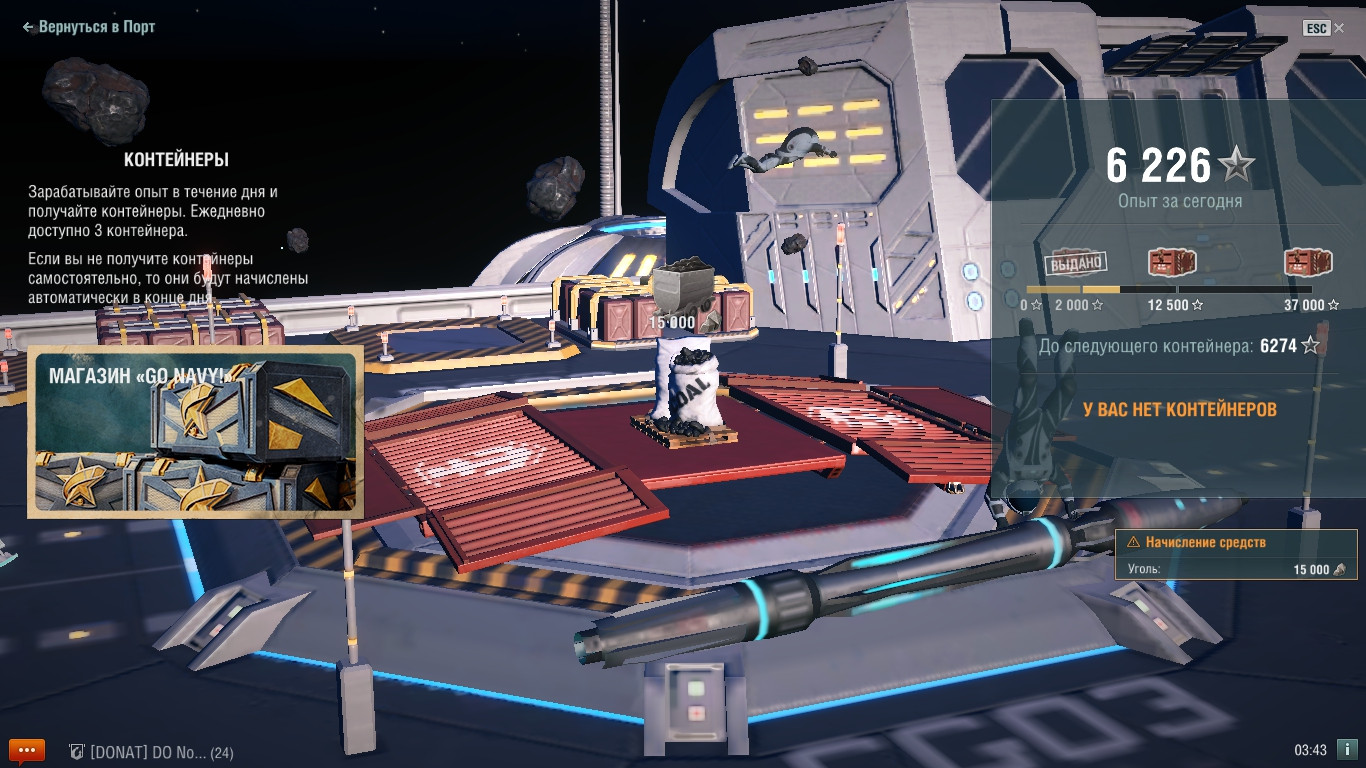This screenshot has height=768, width=1366.
Task: Select the 12 500 XP container icon
Action: pos(1172,263)
